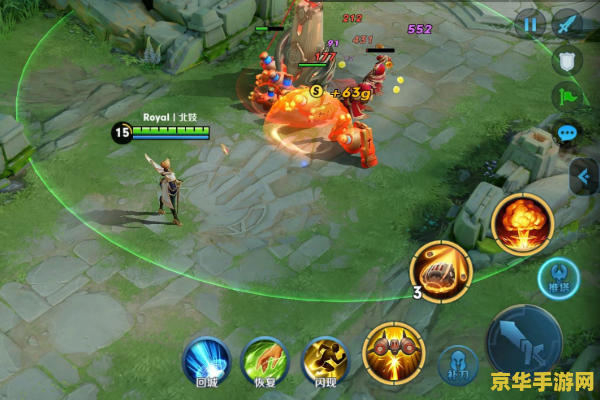Open the quick chat bubble
This screenshot has height=400, width=600.
(x=568, y=133)
